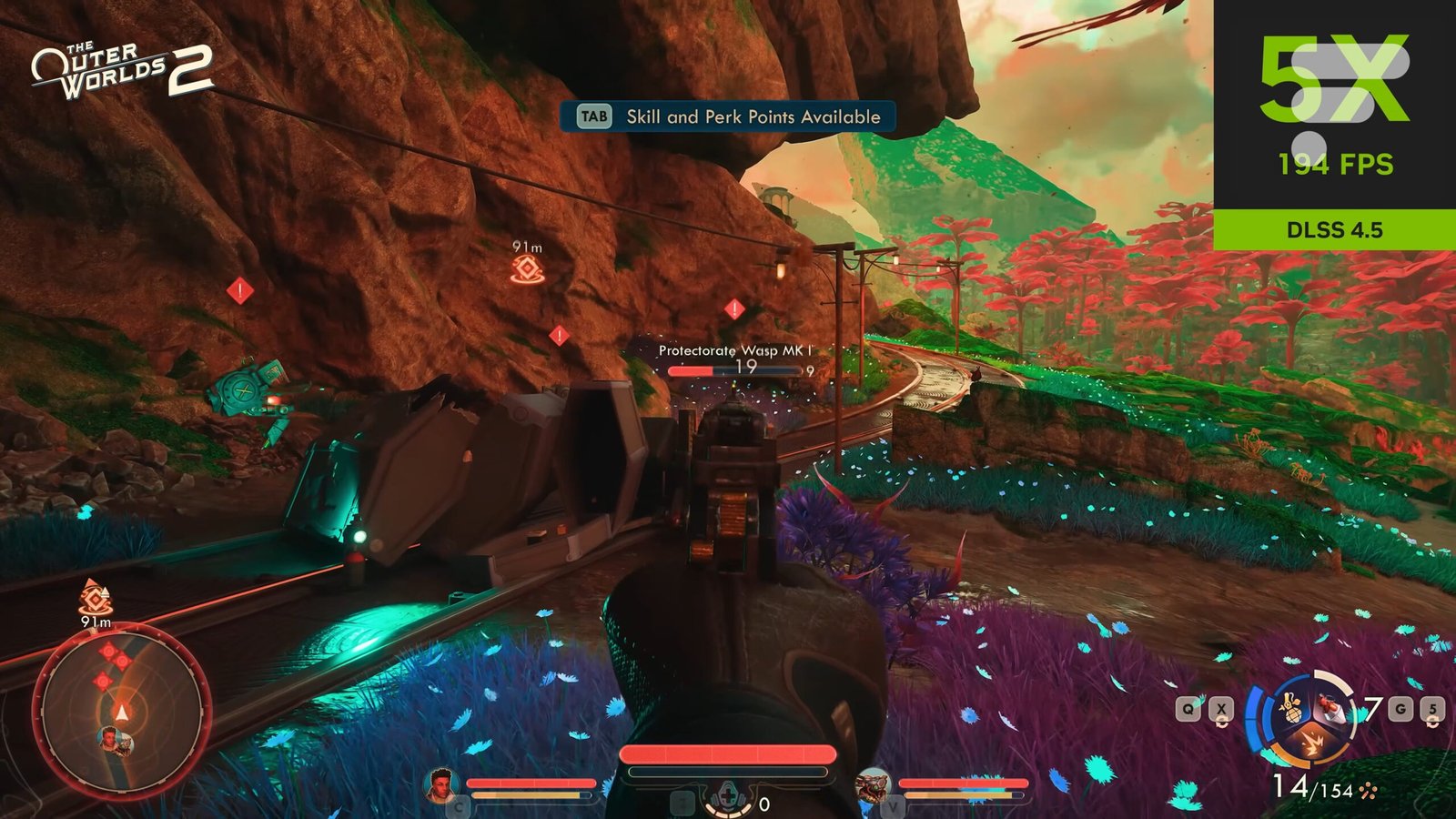The width and height of the screenshot is (1456, 819).
Task: Activate the orange burst ability icon
Action: 1310,744
